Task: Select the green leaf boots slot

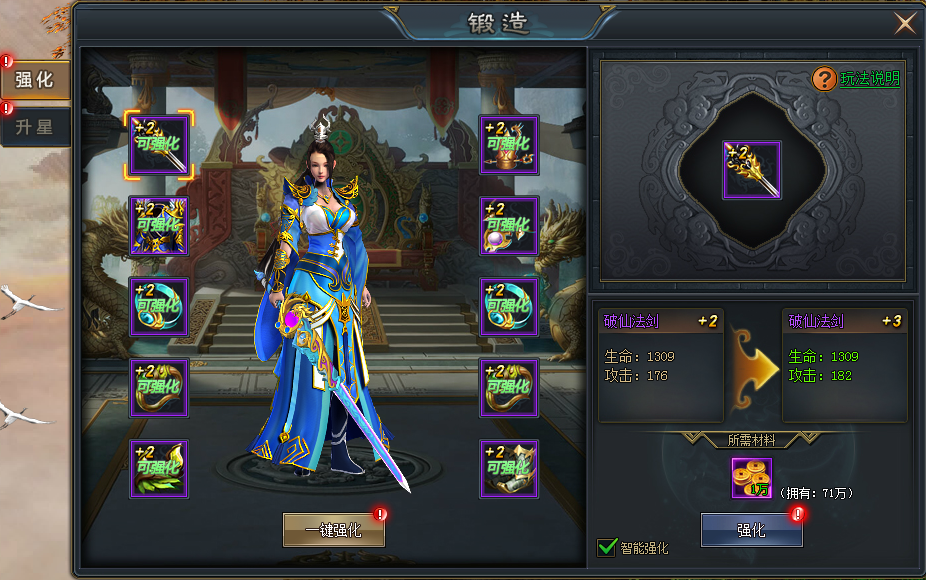Action: click(x=159, y=469)
